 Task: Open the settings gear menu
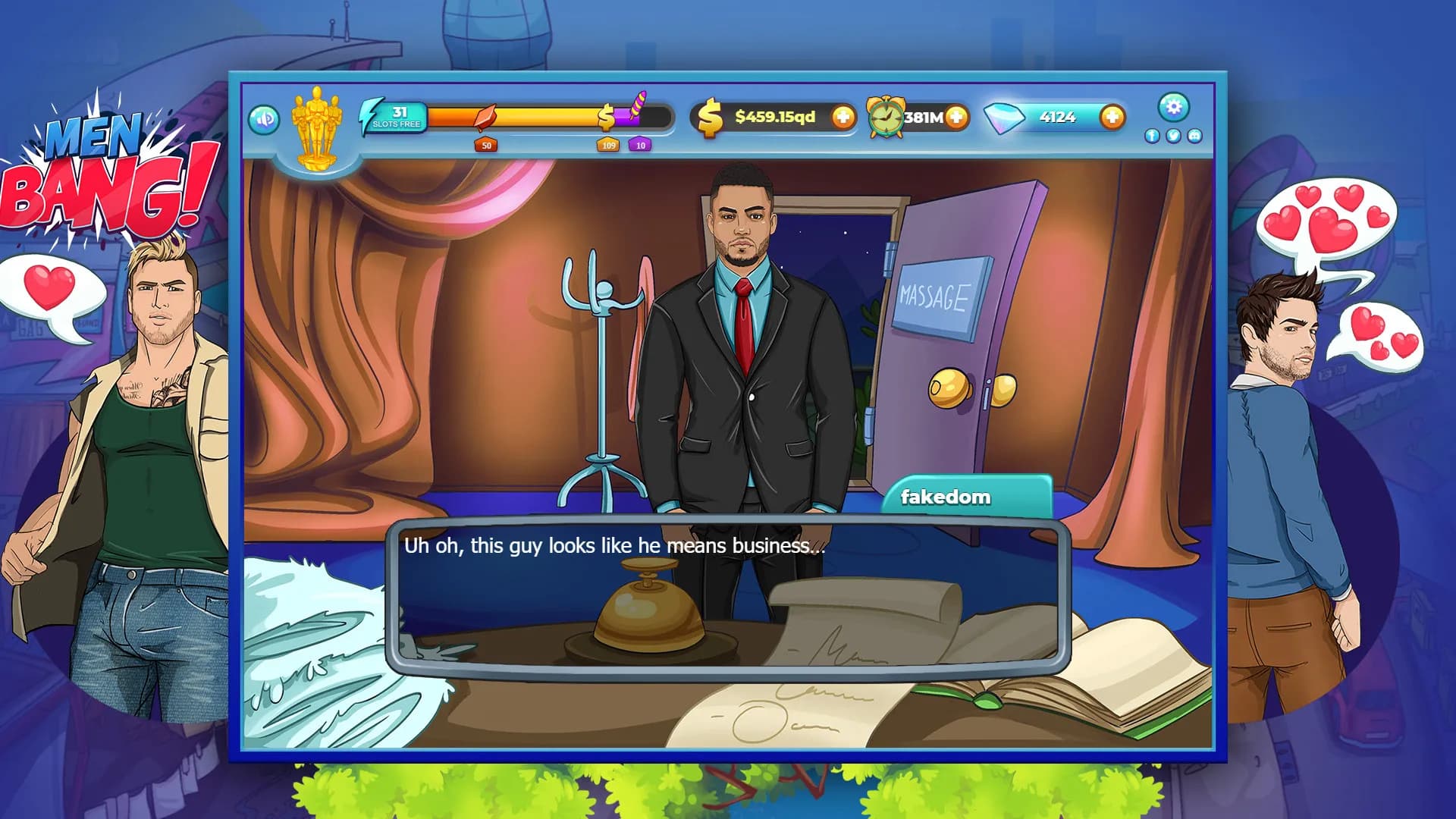1174,108
